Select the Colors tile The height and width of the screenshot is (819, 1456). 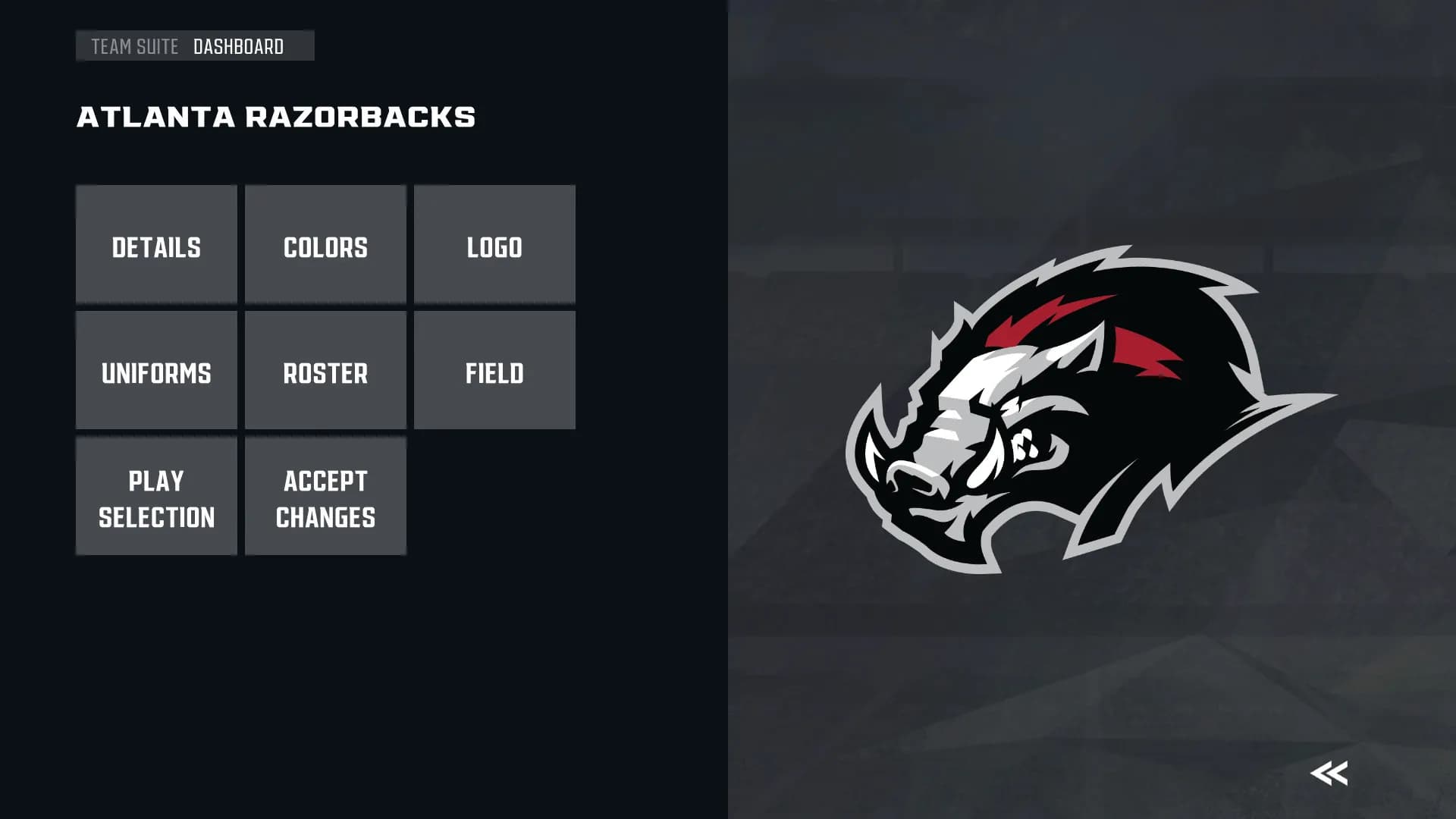pyautogui.click(x=325, y=245)
